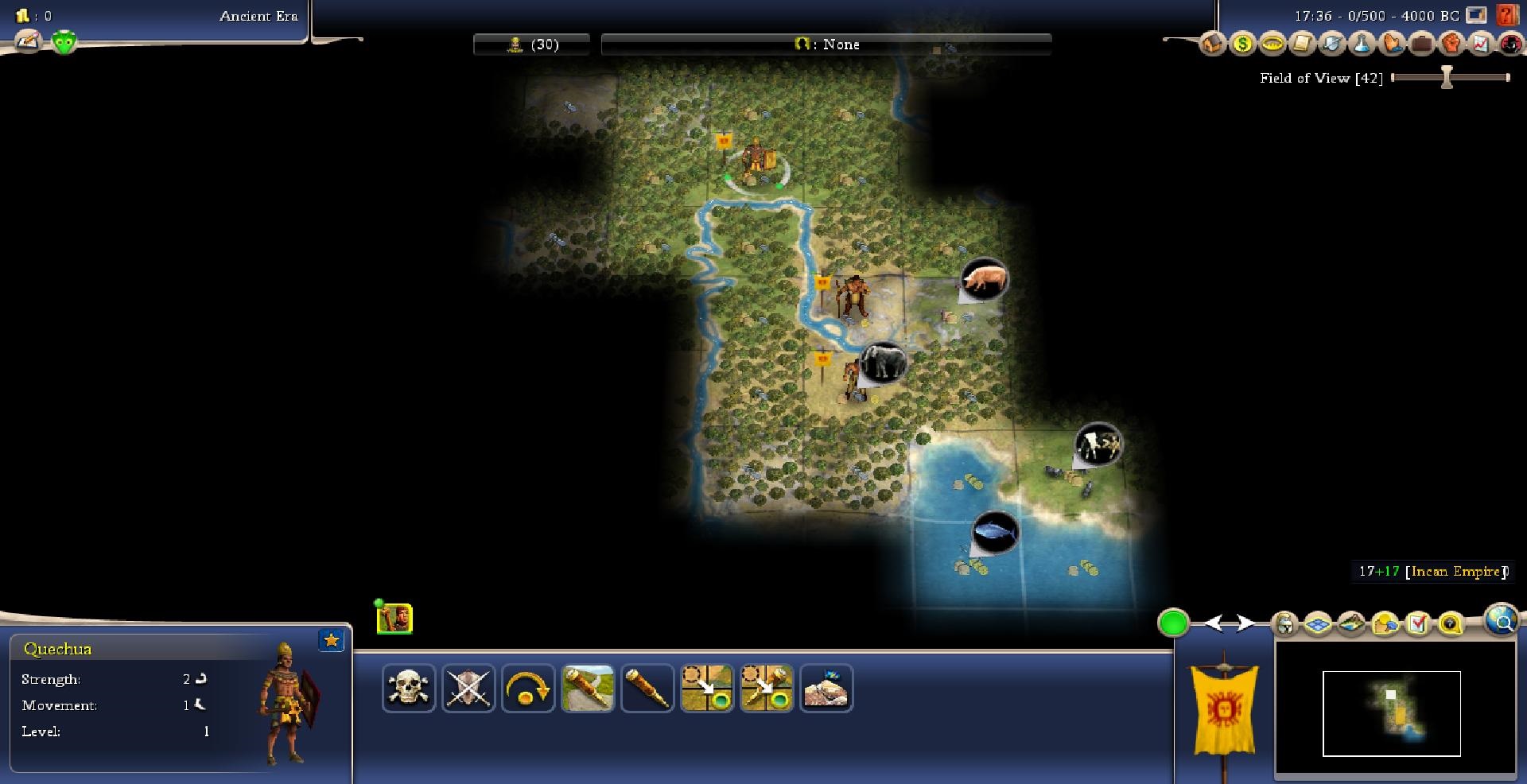1527x784 pixels.
Task: Select the plain spyglass sentry command
Action: 647,688
